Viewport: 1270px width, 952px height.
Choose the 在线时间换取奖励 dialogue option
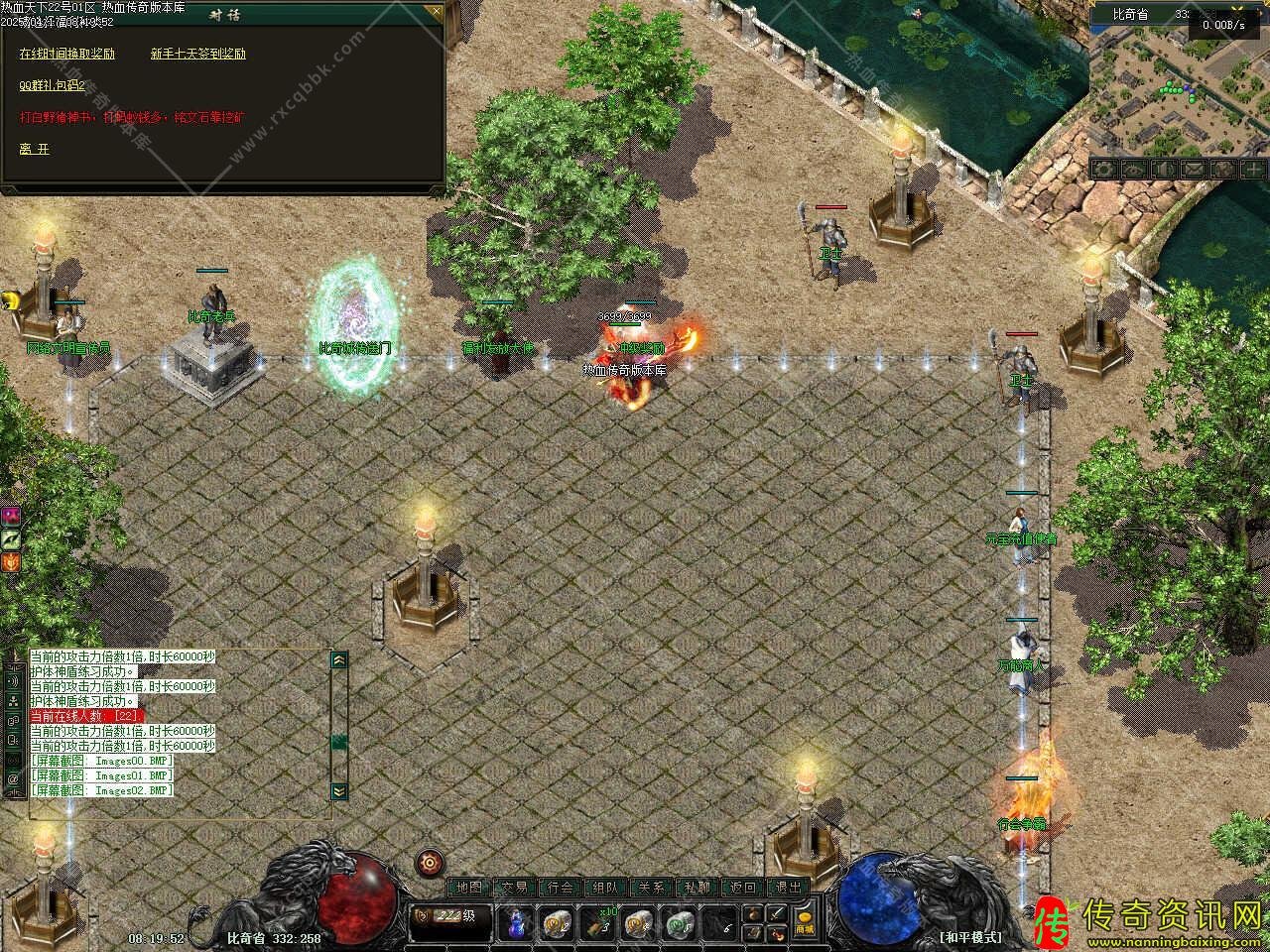tap(67, 54)
